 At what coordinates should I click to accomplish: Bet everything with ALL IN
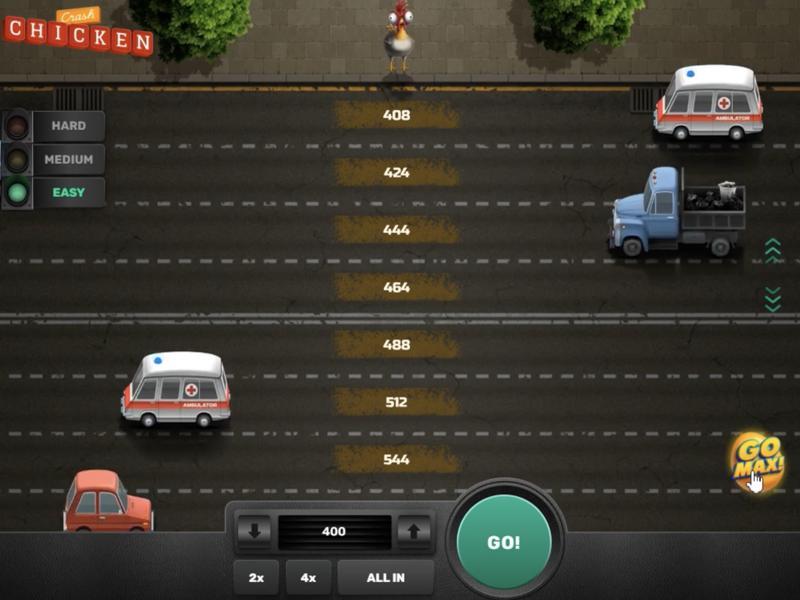[385, 577]
